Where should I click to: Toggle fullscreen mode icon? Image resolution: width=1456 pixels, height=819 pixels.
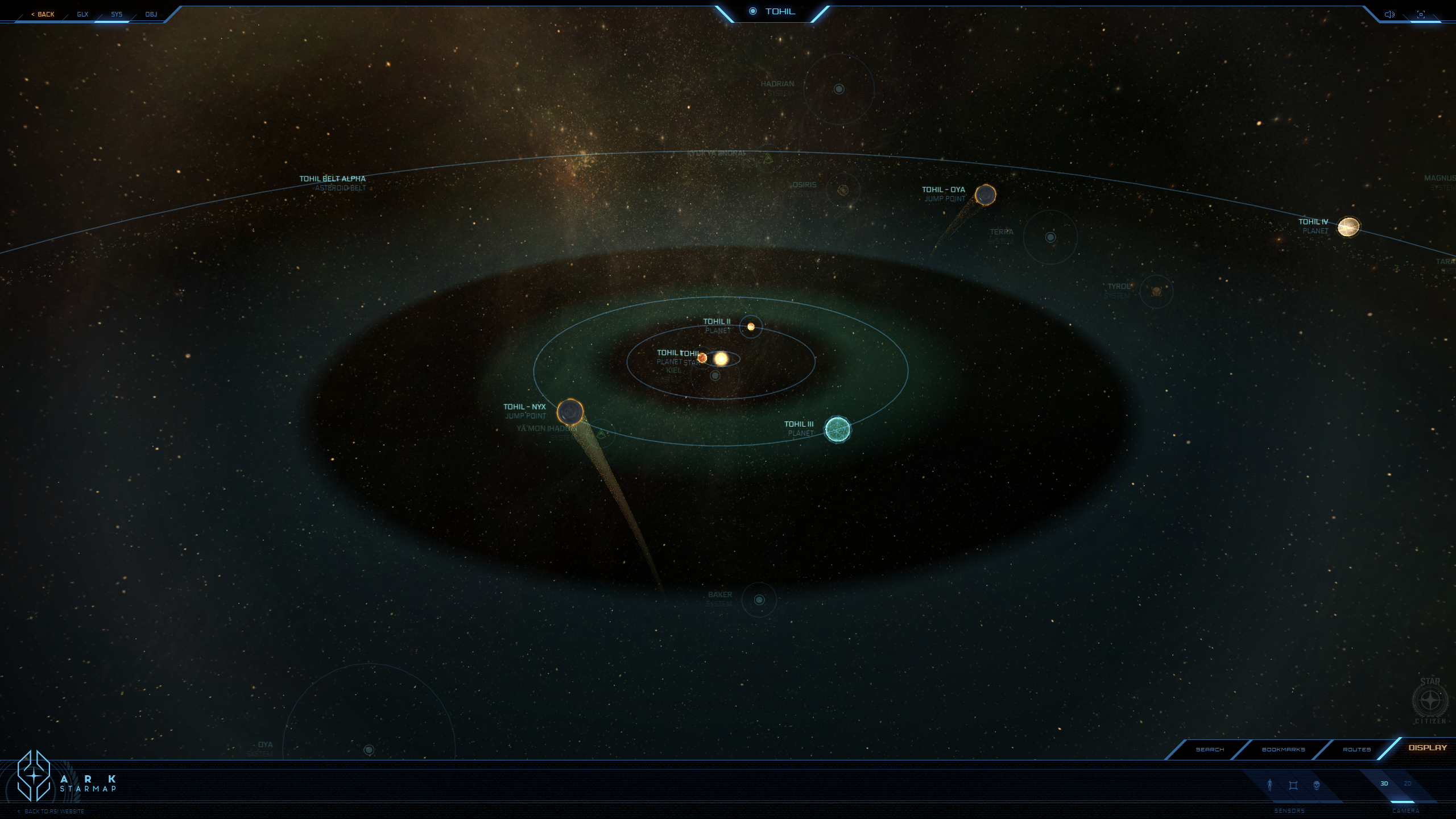(x=1421, y=14)
